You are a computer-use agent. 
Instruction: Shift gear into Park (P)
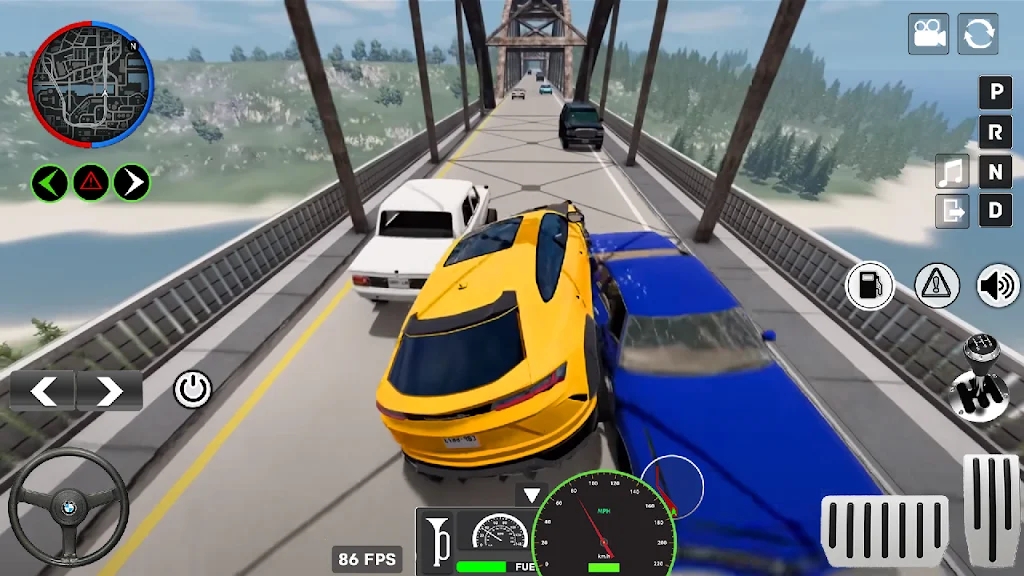(x=995, y=93)
